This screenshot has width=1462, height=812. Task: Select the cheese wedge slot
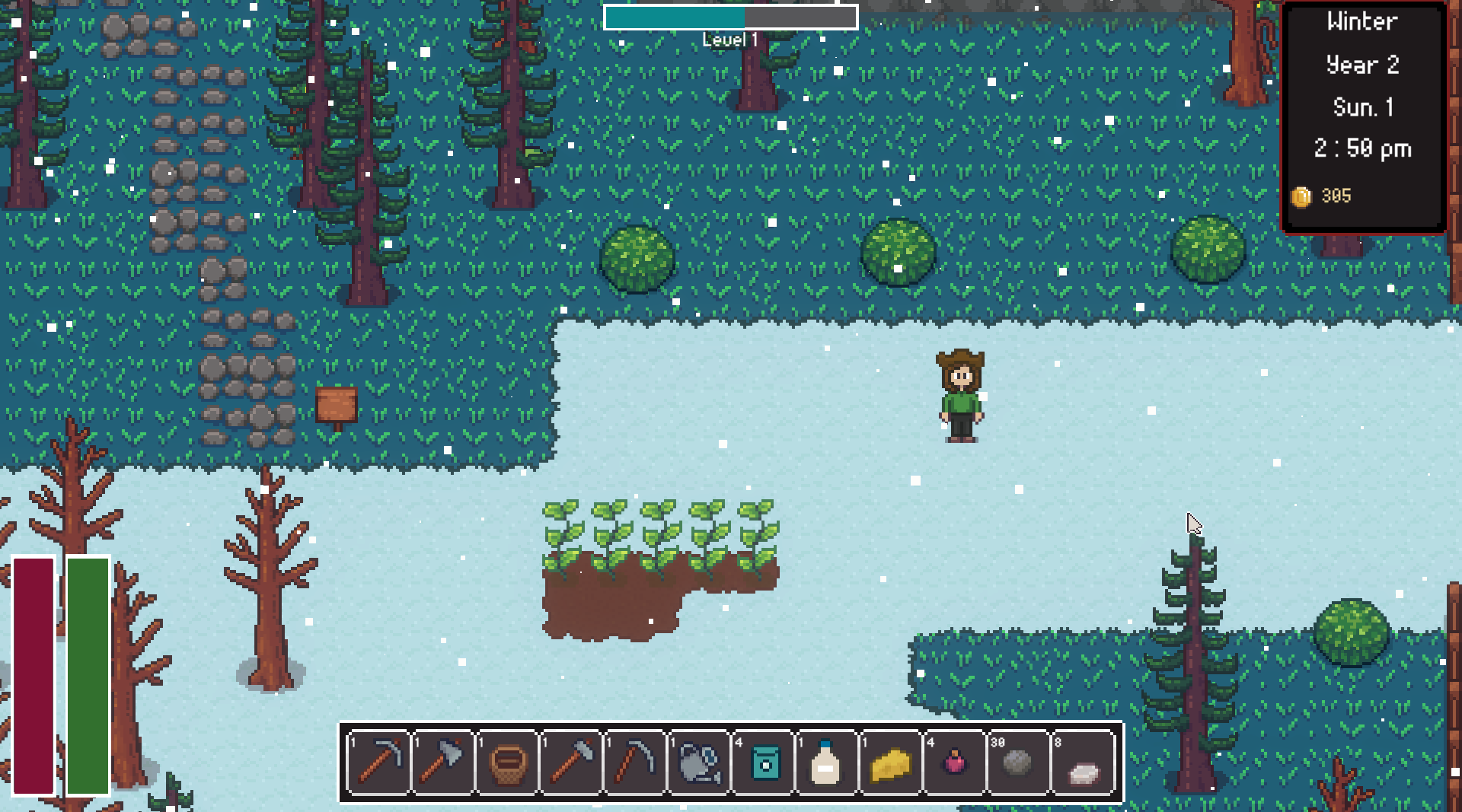(x=891, y=762)
